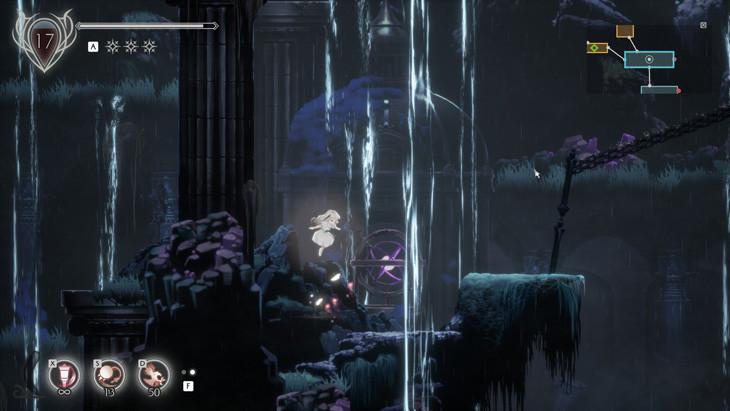
Task: Click the top orange room on the minimap
Action: (x=625, y=32)
